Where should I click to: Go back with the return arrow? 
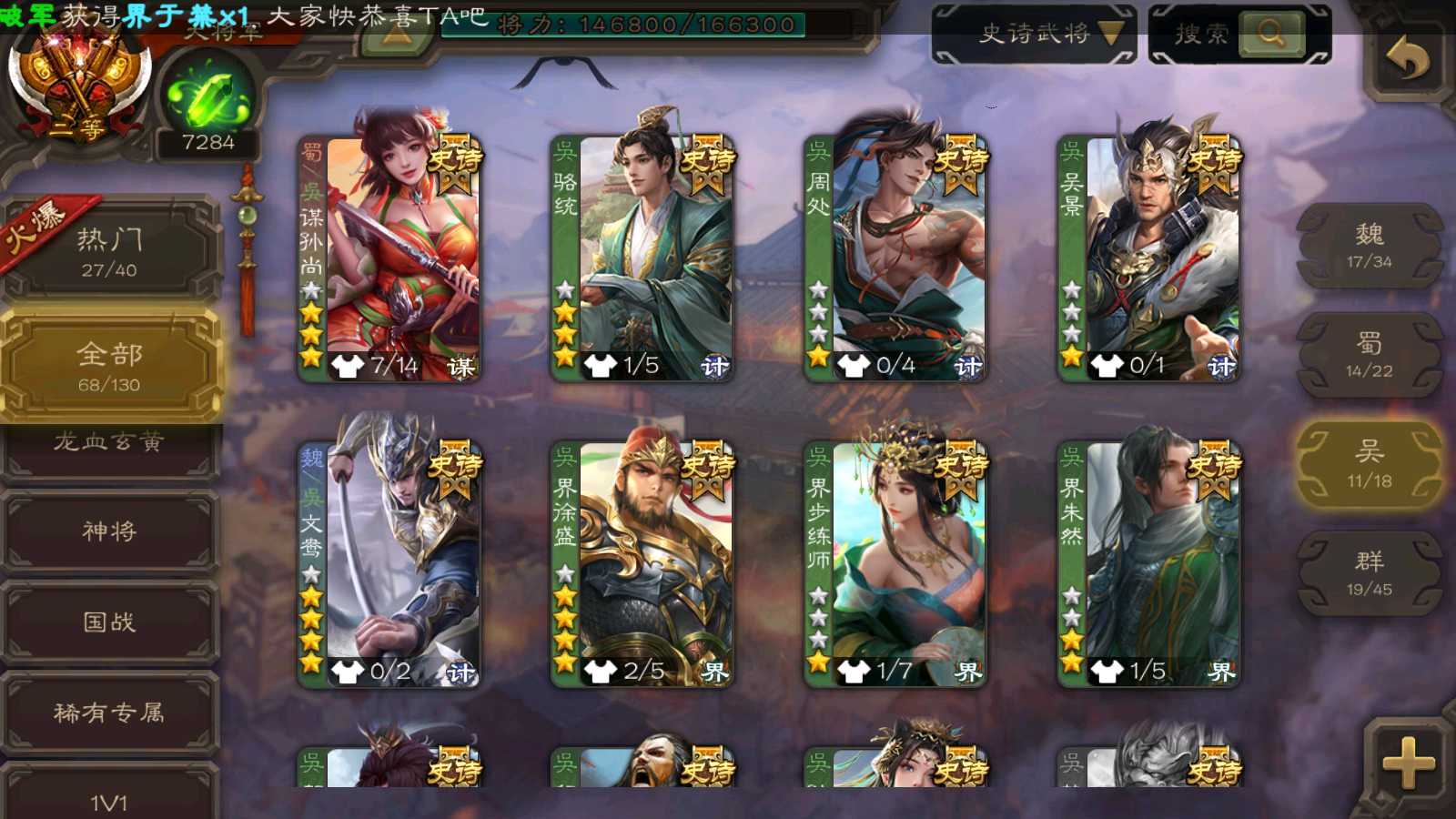point(1406,60)
